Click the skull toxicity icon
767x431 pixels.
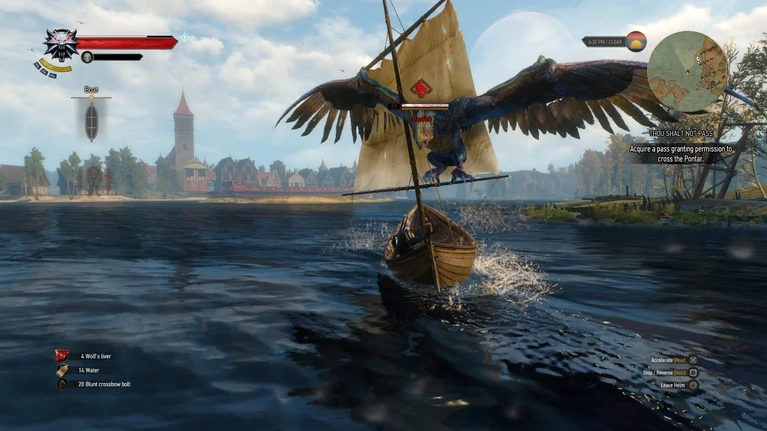pyautogui.click(x=87, y=57)
